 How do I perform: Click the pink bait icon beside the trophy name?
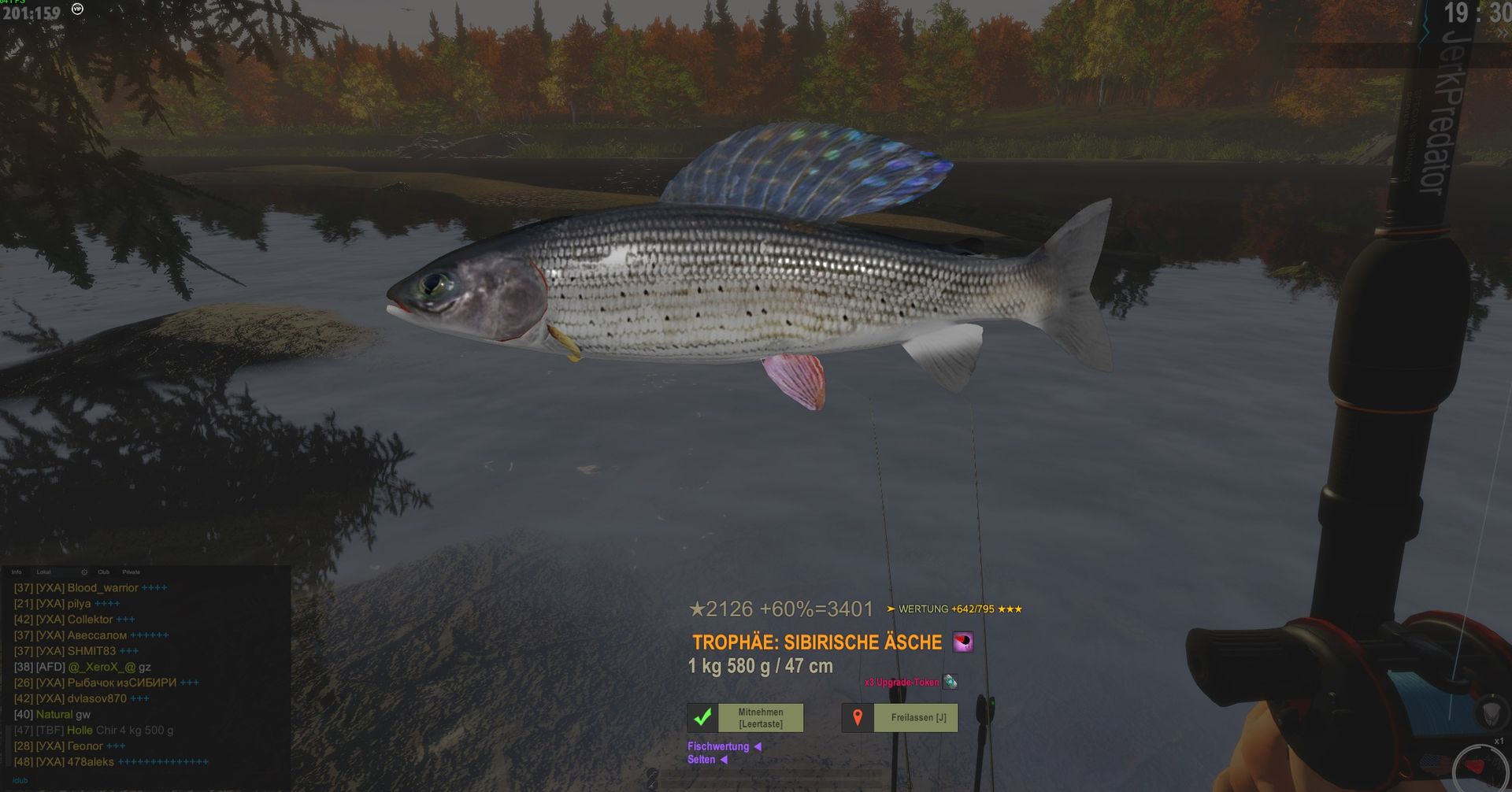(962, 642)
